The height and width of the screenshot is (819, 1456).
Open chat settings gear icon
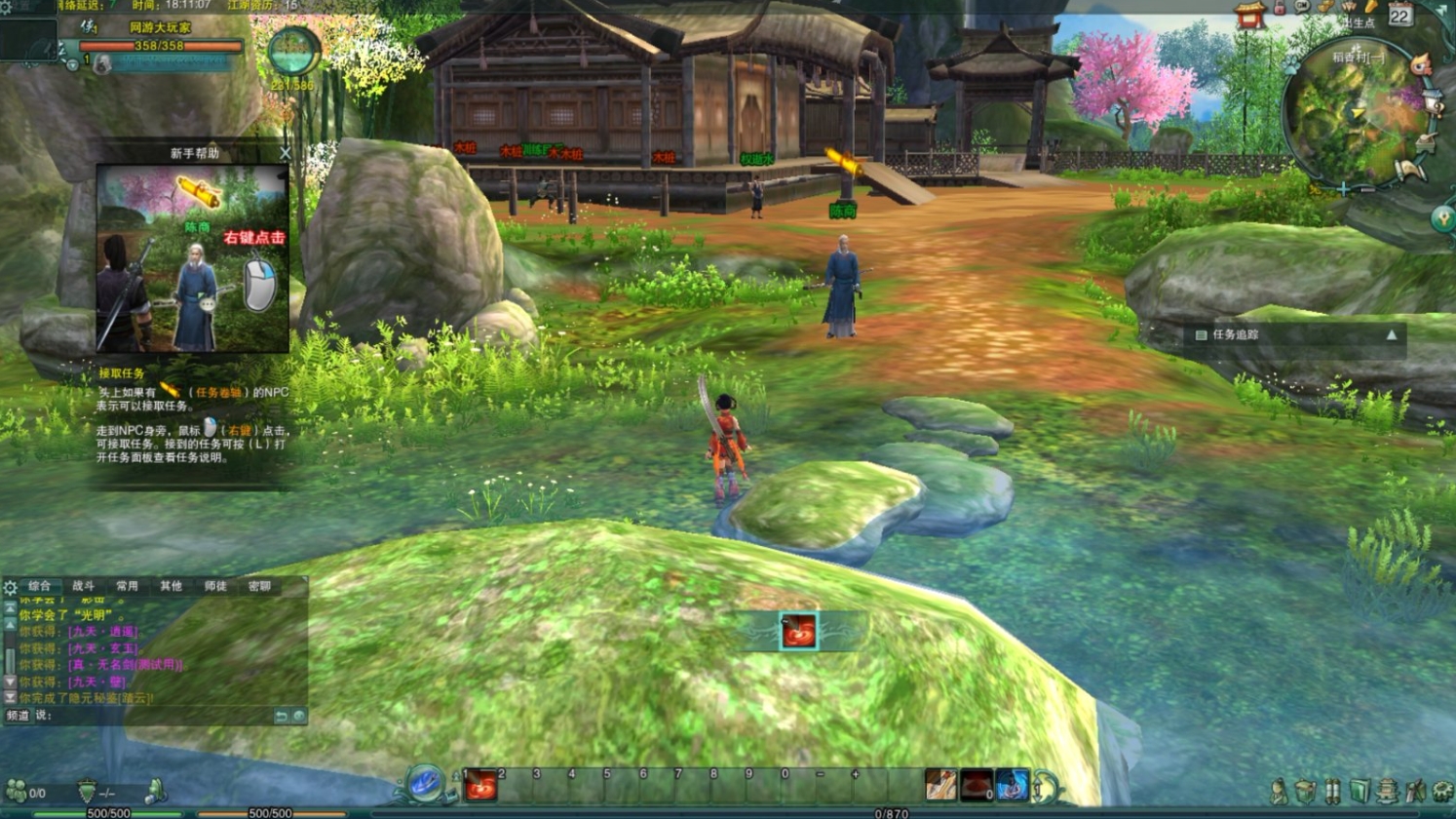pyautogui.click(x=11, y=587)
